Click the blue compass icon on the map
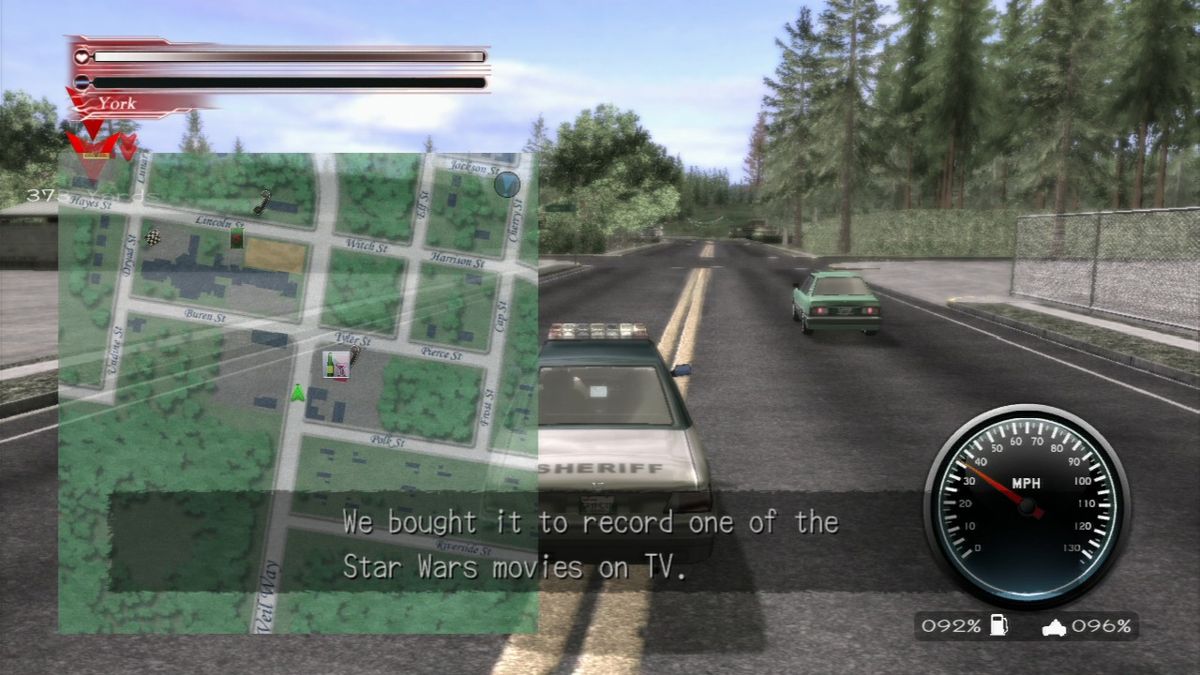The width and height of the screenshot is (1200, 675). pyautogui.click(x=508, y=183)
